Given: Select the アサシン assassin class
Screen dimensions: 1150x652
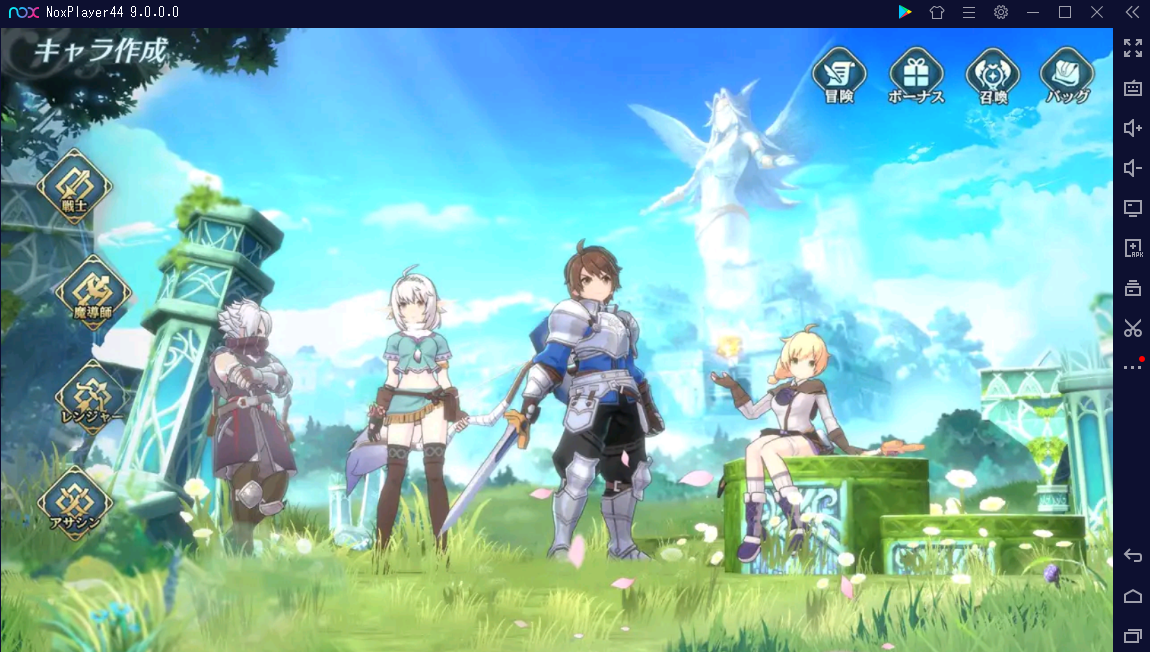Looking at the screenshot, I should [75, 502].
